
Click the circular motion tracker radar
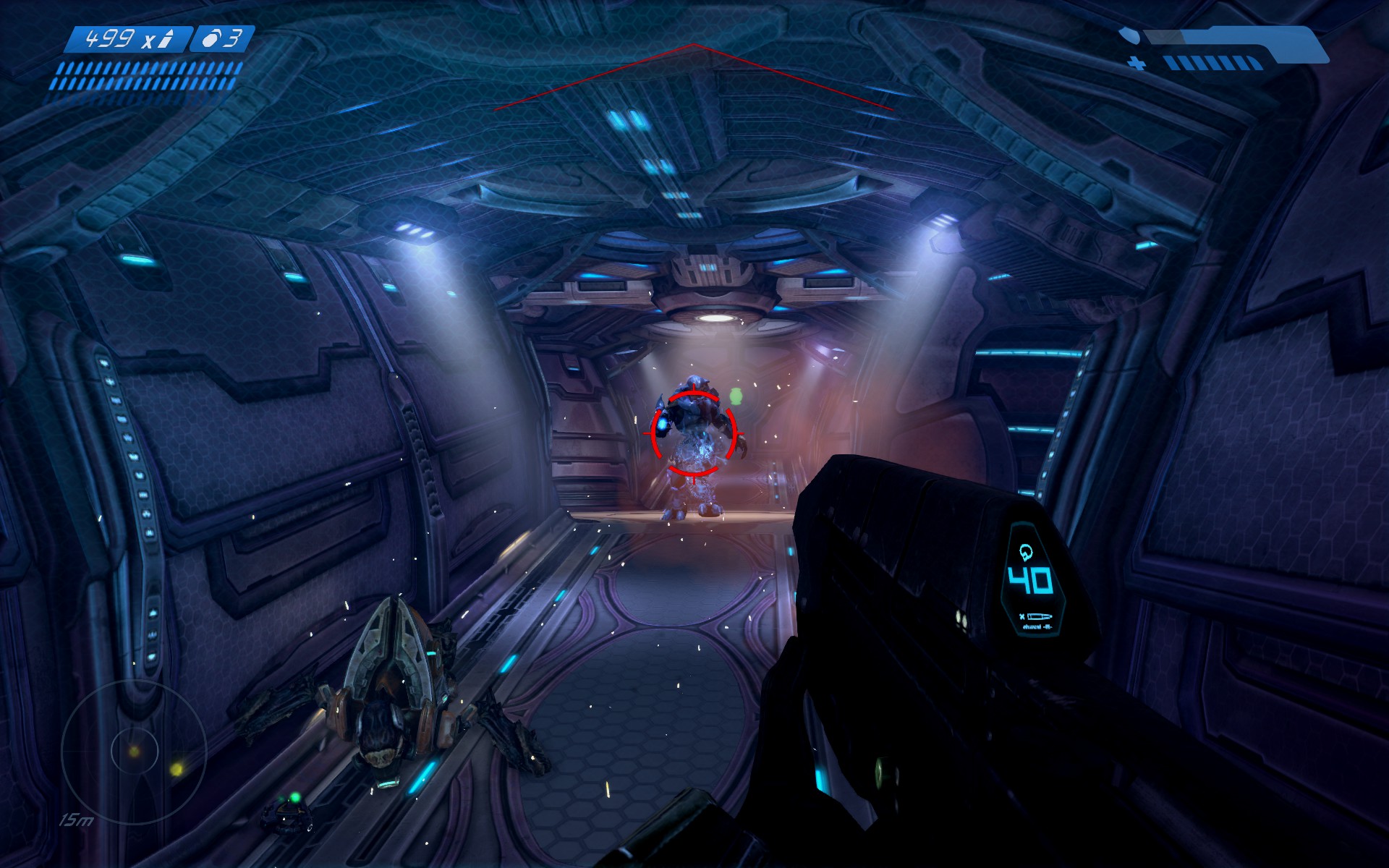click(134, 752)
